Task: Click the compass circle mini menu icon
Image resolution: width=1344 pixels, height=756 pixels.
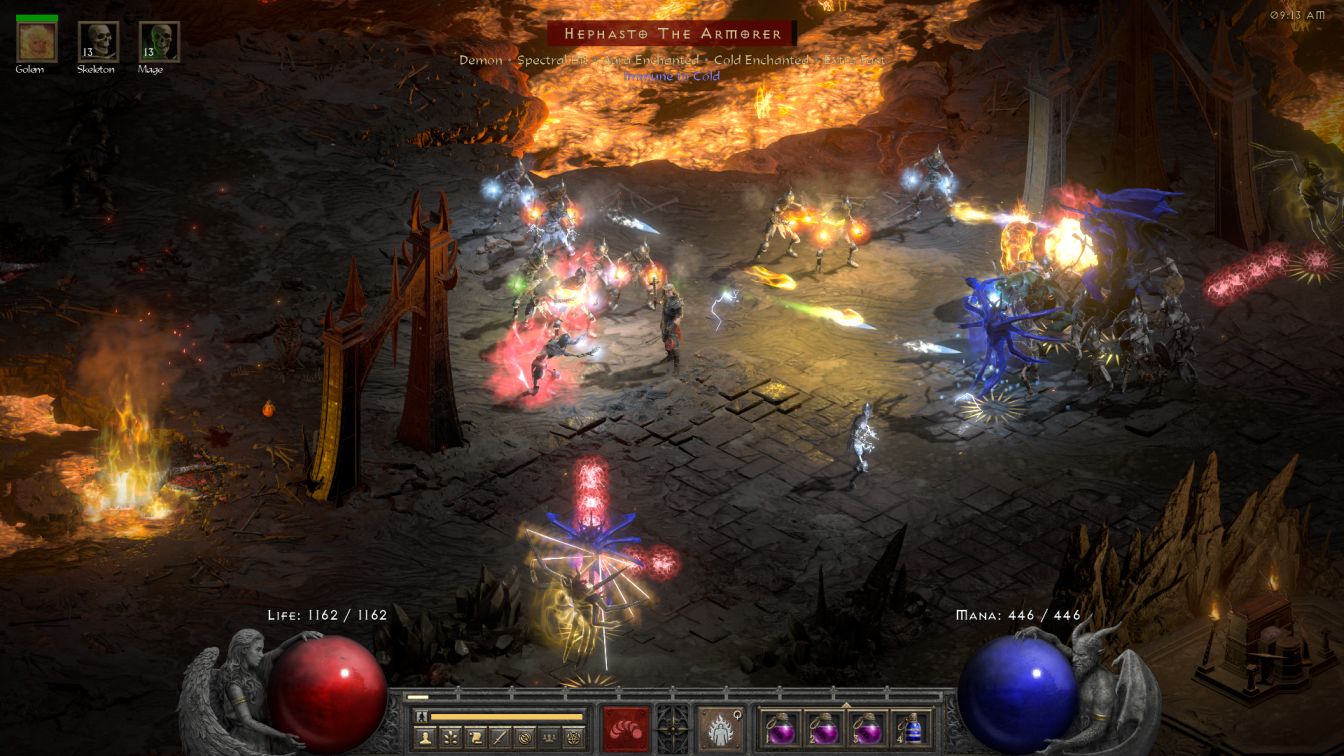Action: tap(525, 738)
